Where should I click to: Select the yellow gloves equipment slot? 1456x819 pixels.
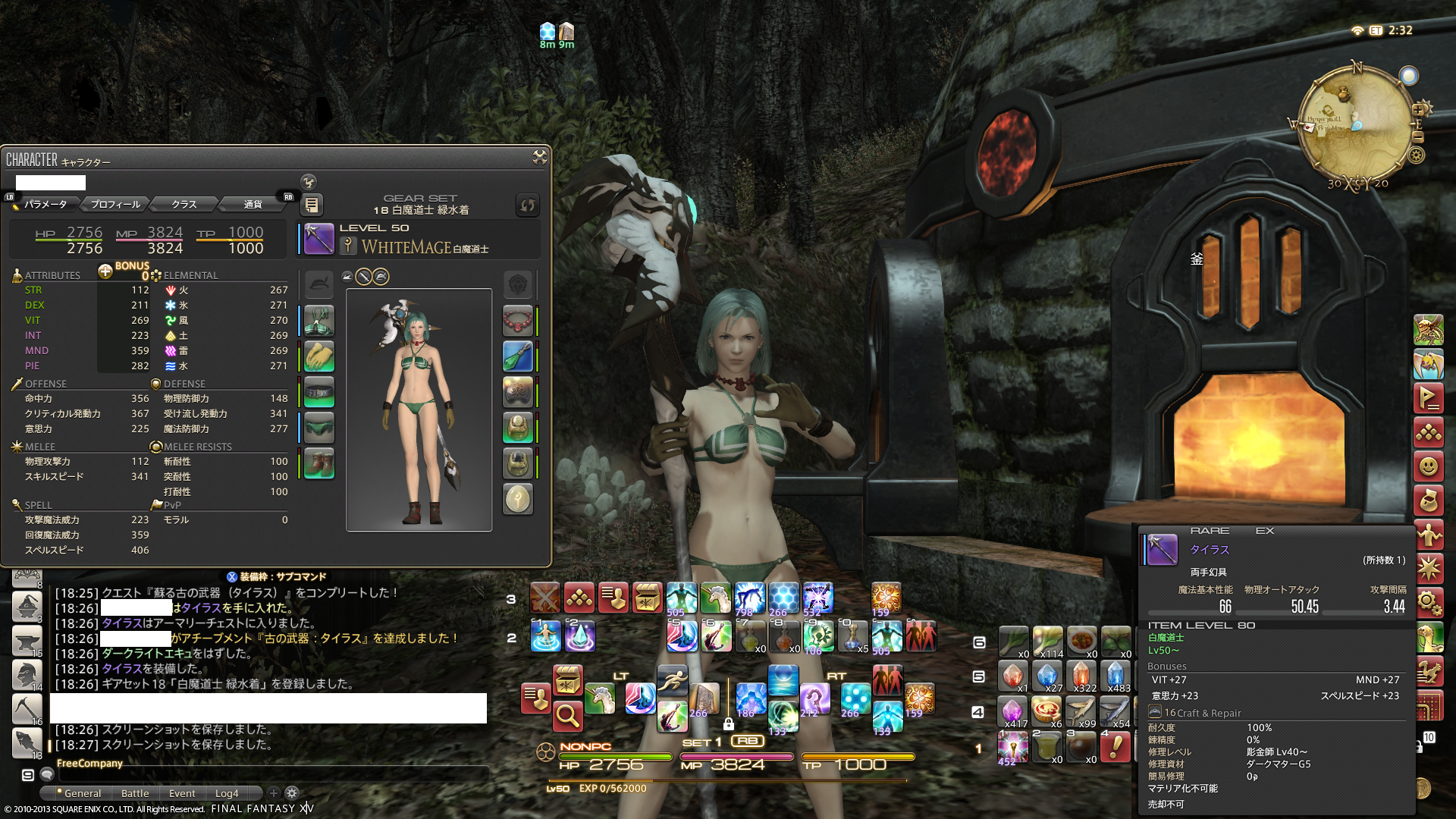[x=319, y=356]
